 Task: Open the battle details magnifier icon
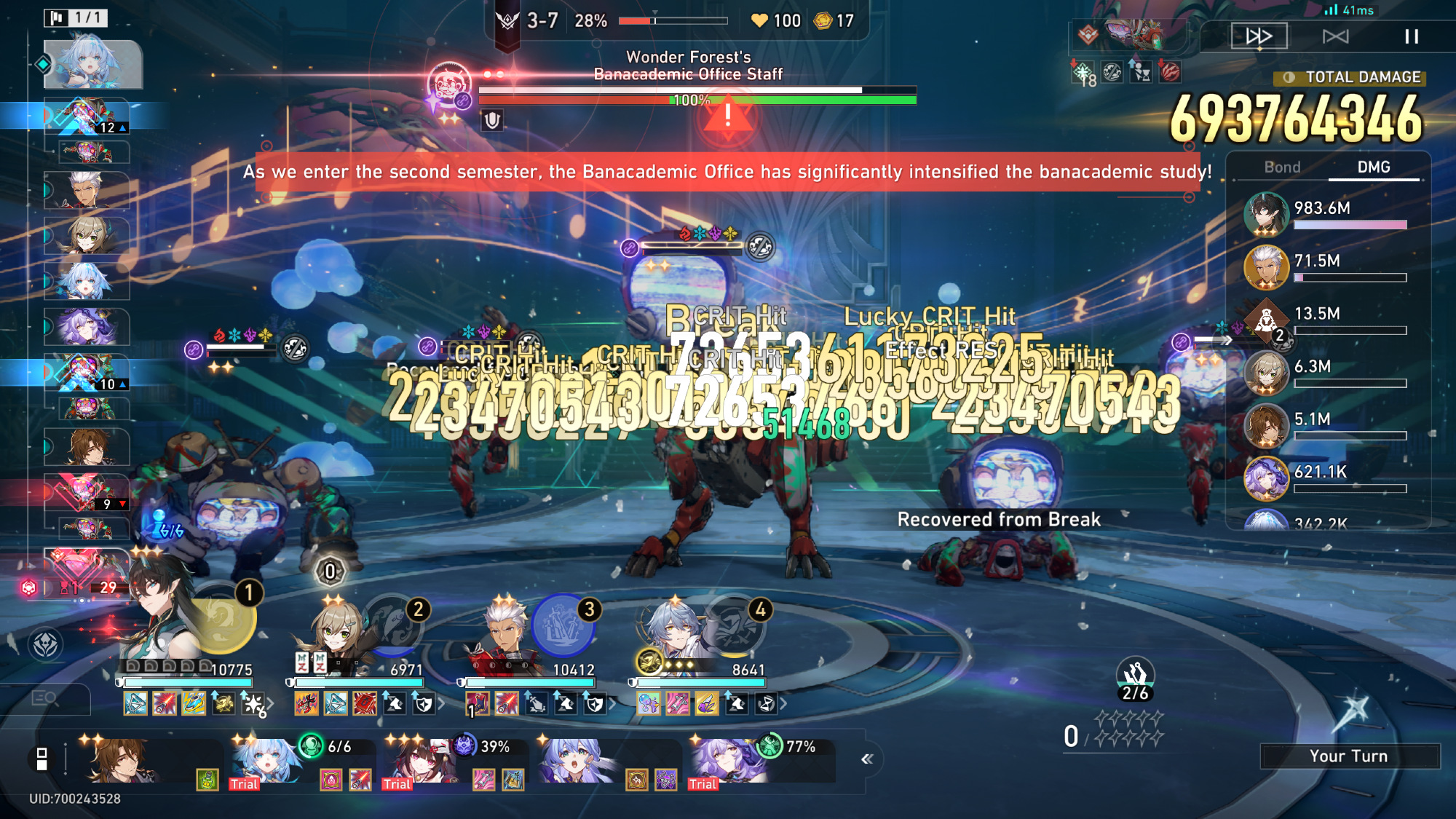45,699
